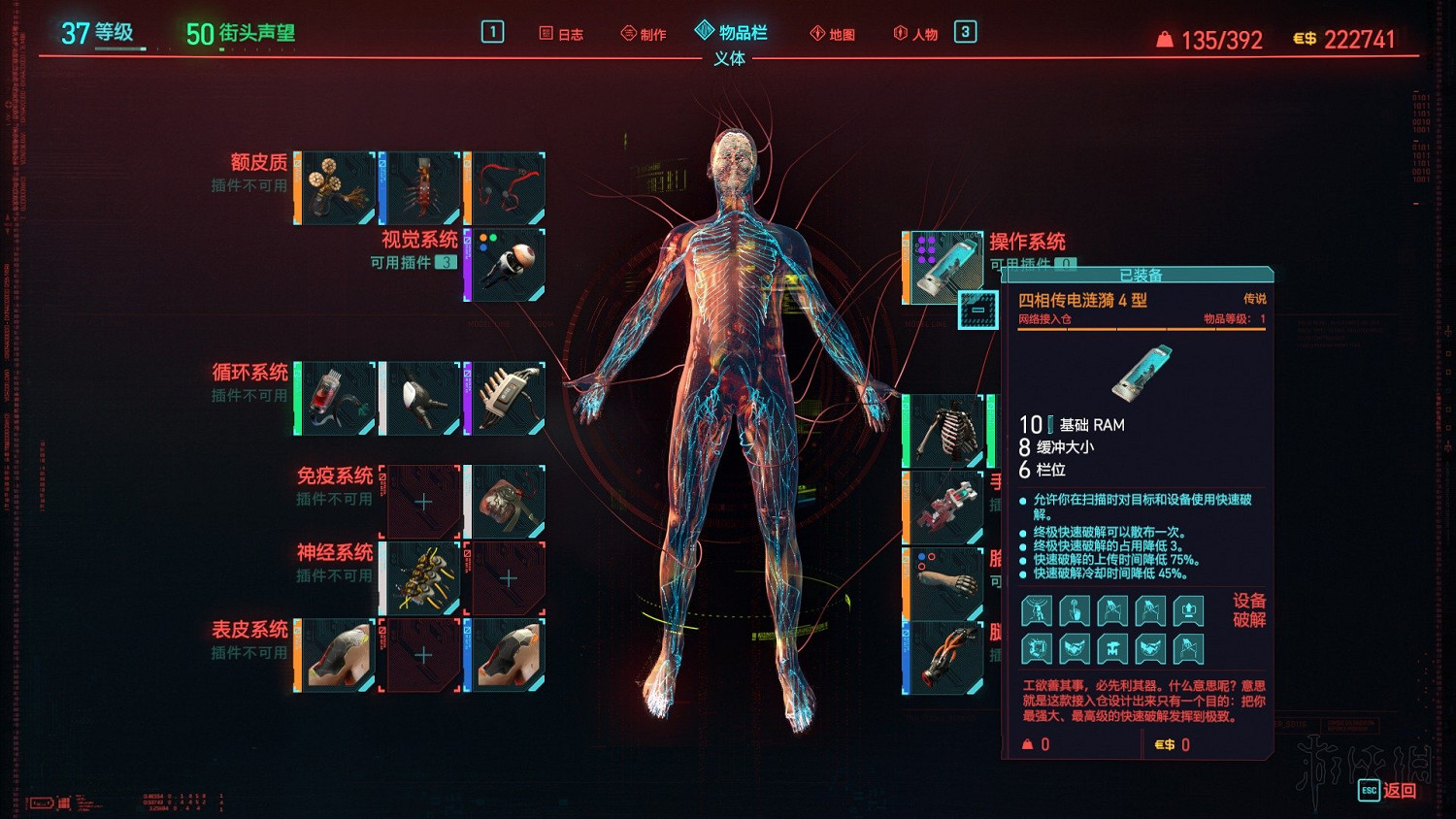The width and height of the screenshot is (1456, 819).
Task: Click the distract quickhack hand icon
Action: (1074, 609)
